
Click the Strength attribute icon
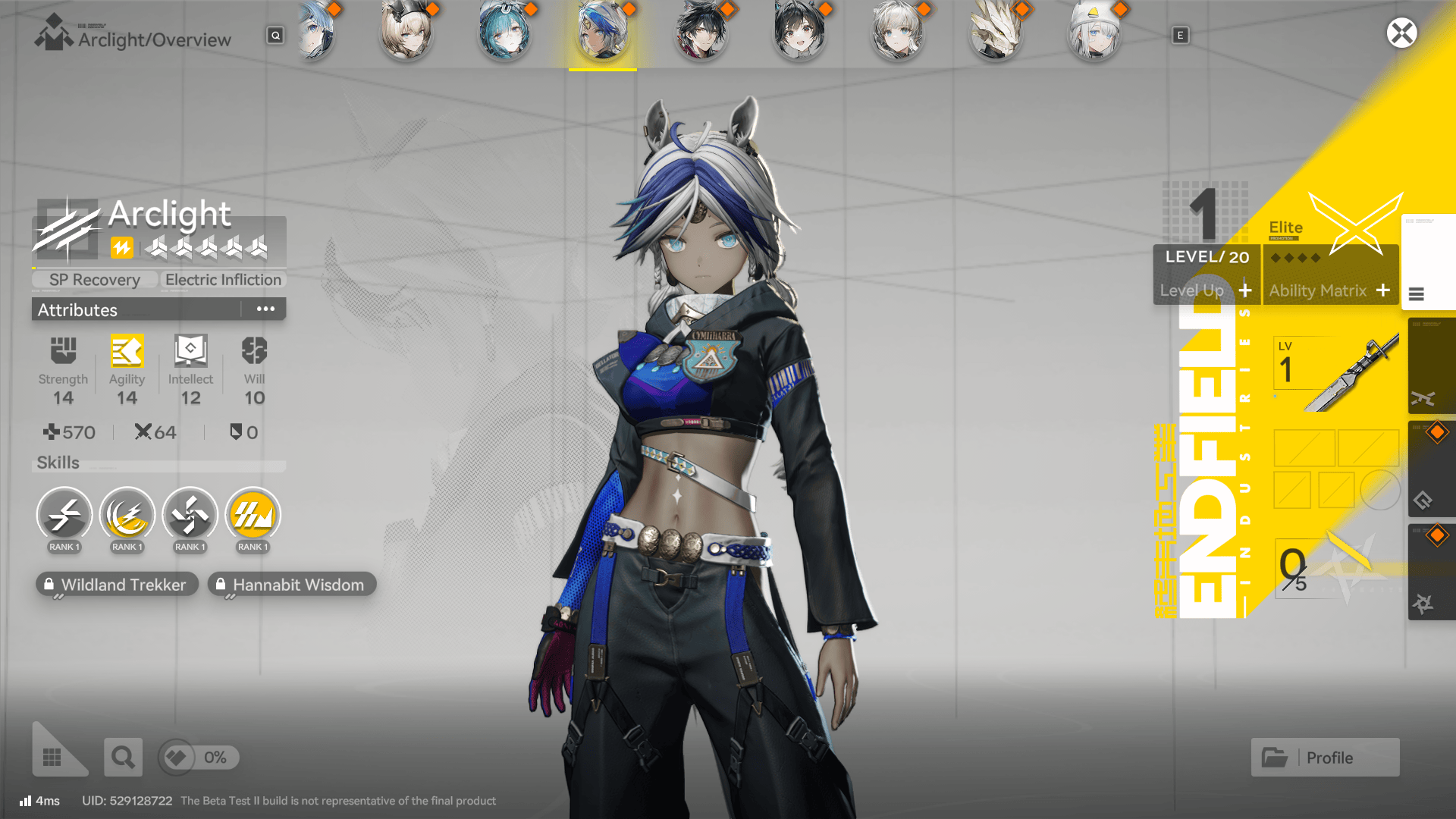click(x=63, y=351)
